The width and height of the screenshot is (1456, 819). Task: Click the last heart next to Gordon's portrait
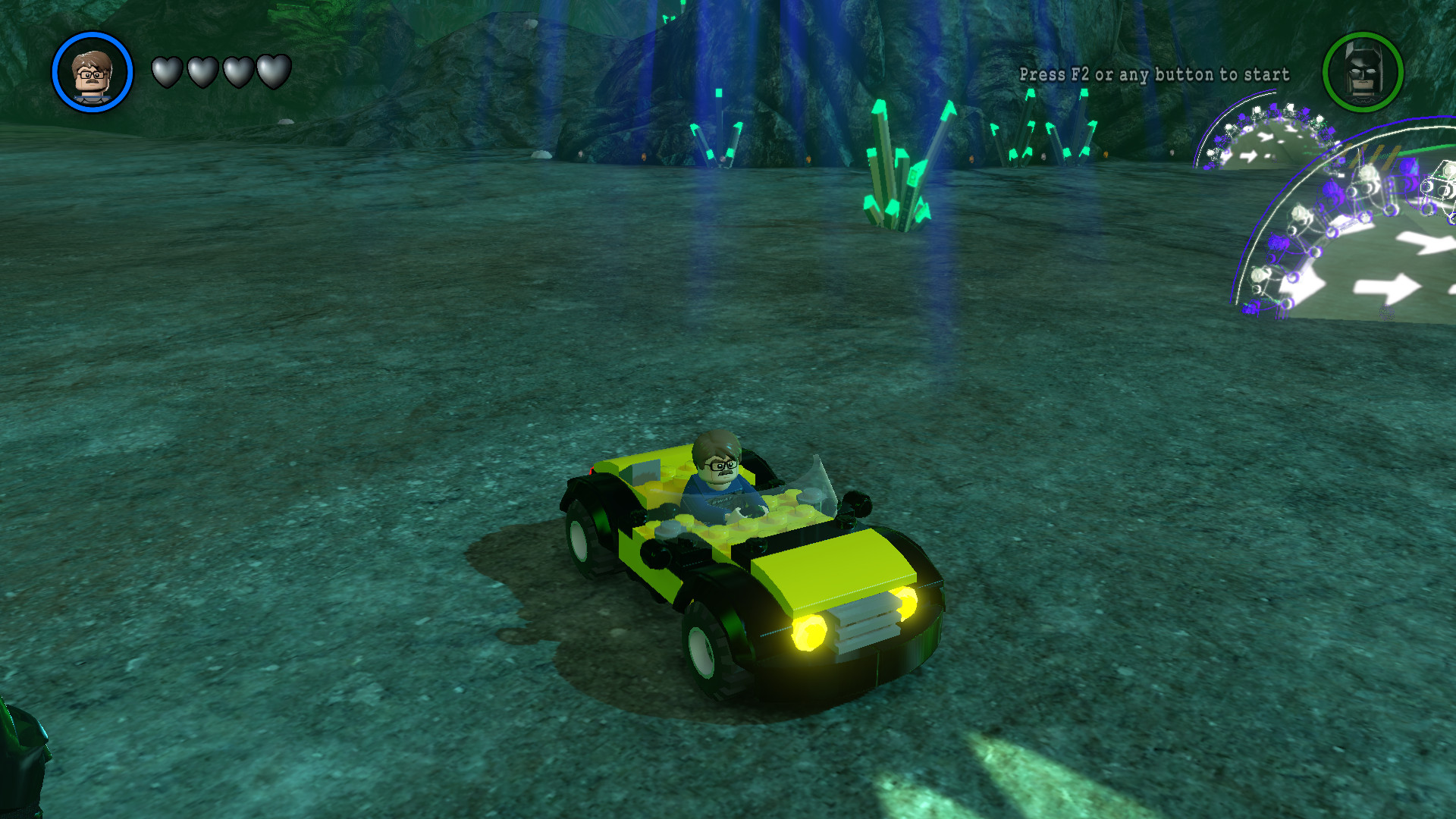click(273, 71)
